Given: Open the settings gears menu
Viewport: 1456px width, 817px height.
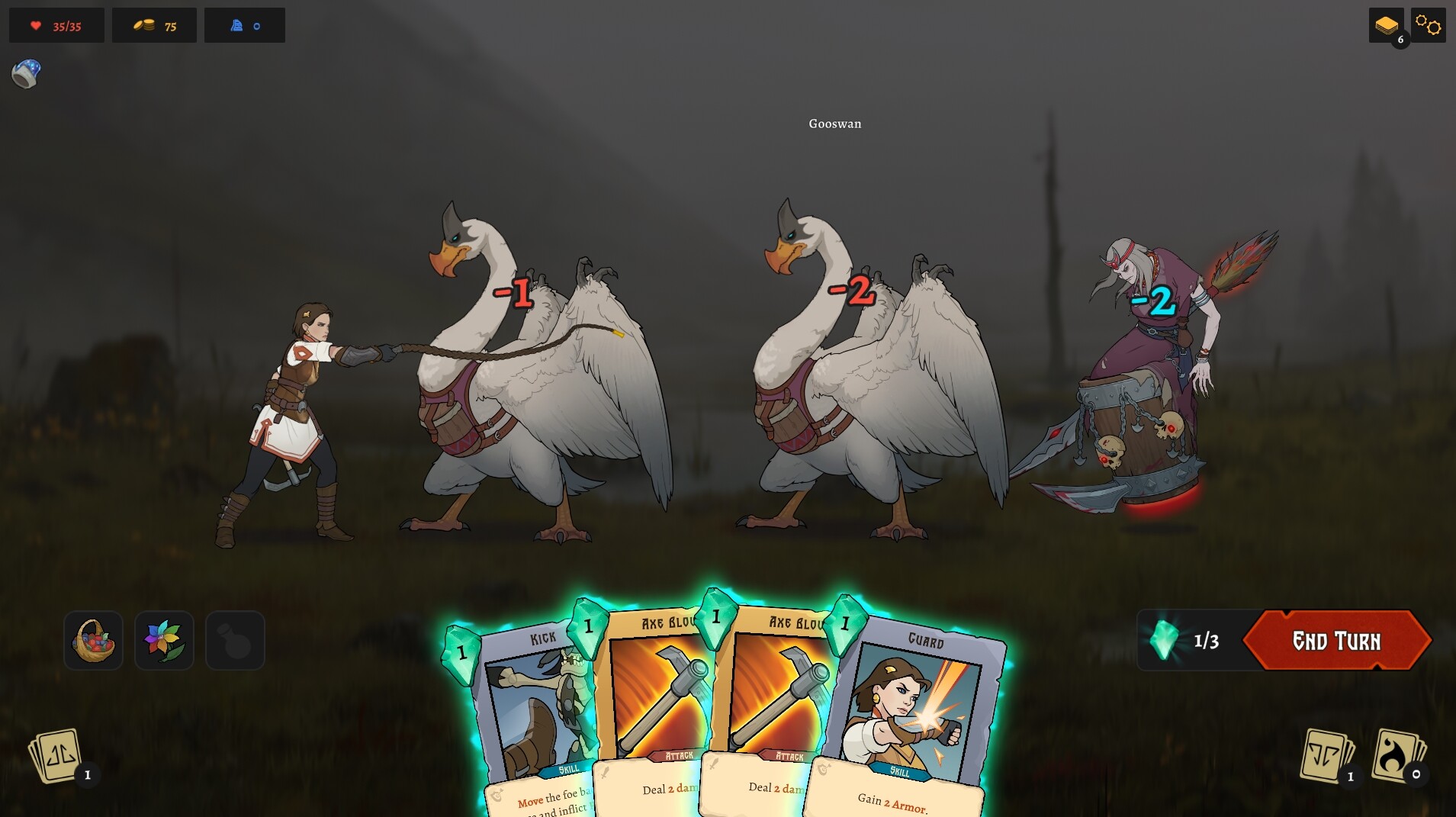Looking at the screenshot, I should pos(1427,24).
